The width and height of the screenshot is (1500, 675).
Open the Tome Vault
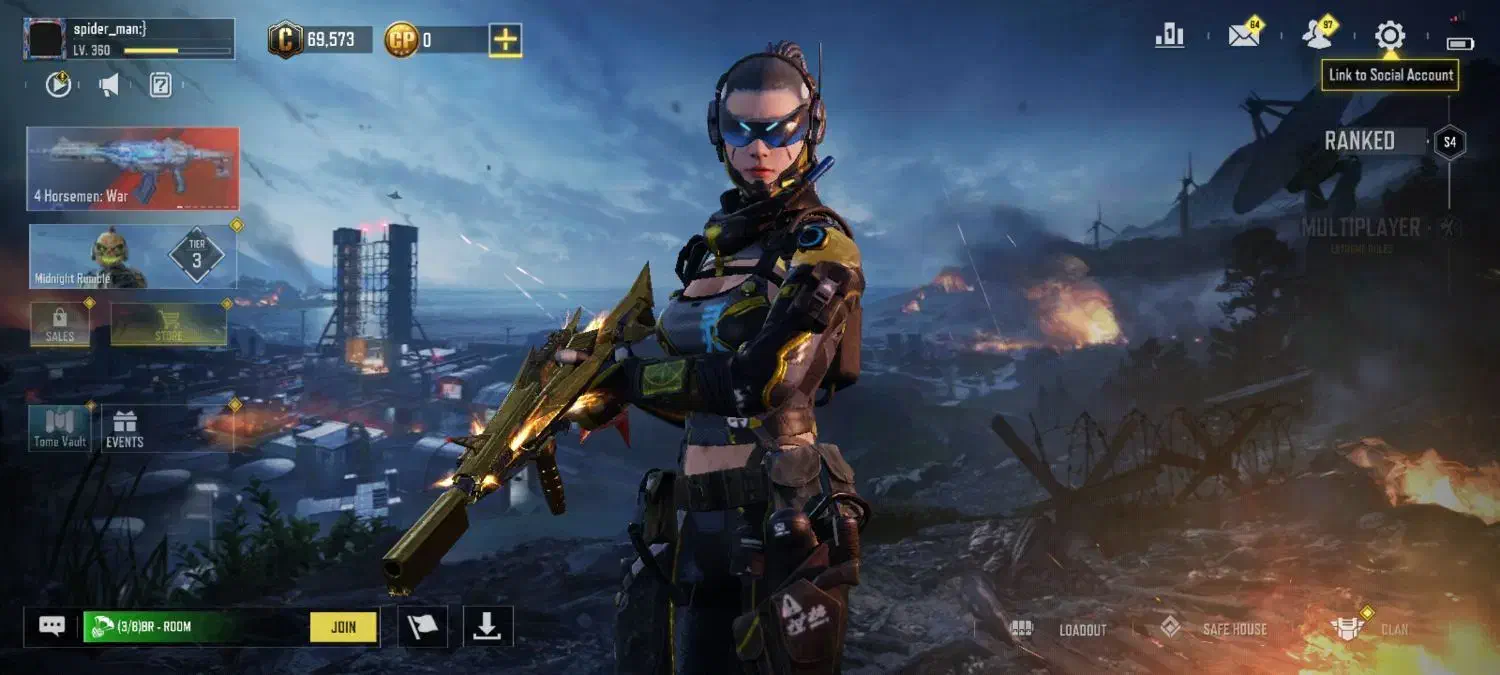pos(60,428)
